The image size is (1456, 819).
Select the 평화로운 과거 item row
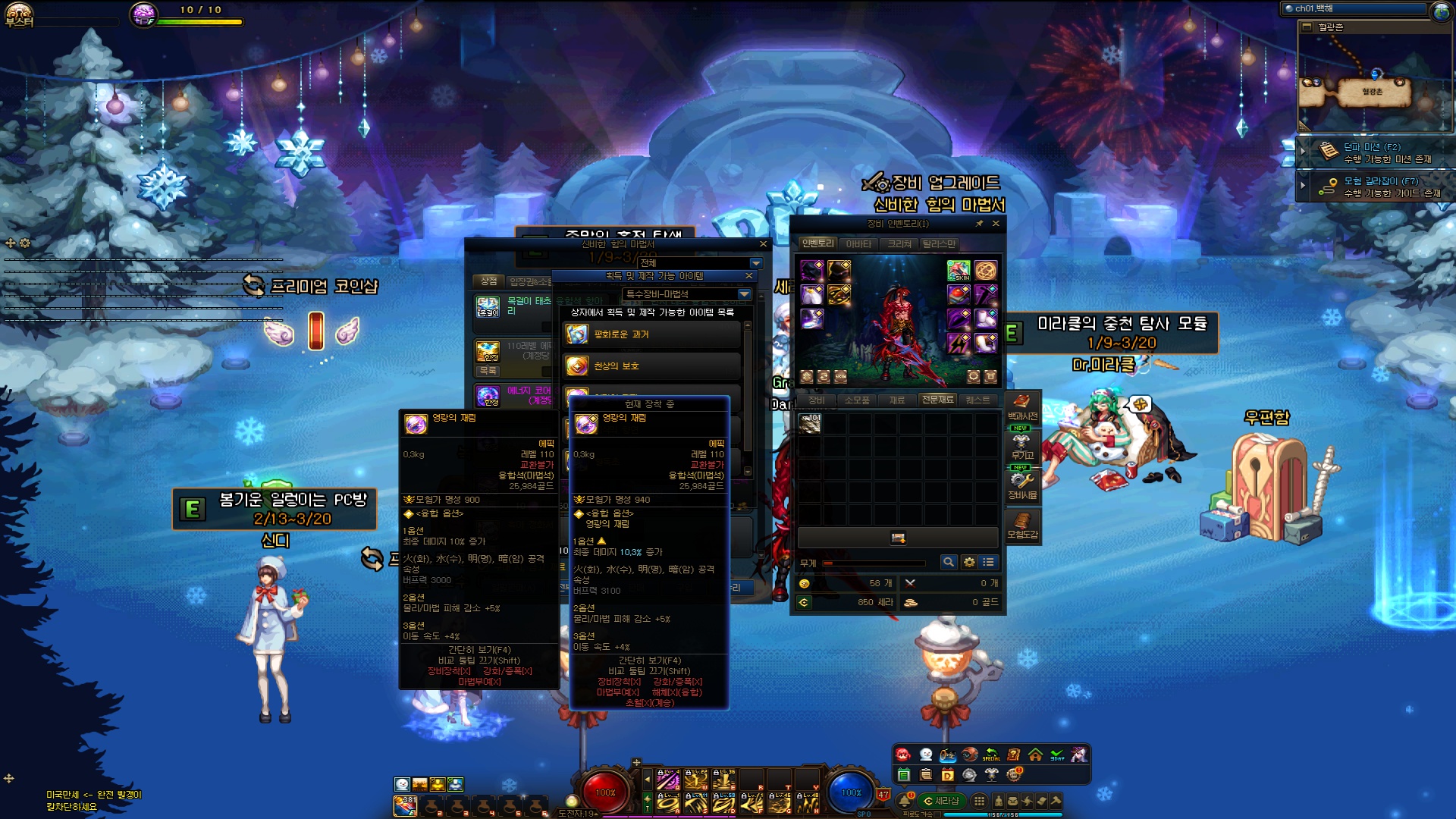point(652,334)
